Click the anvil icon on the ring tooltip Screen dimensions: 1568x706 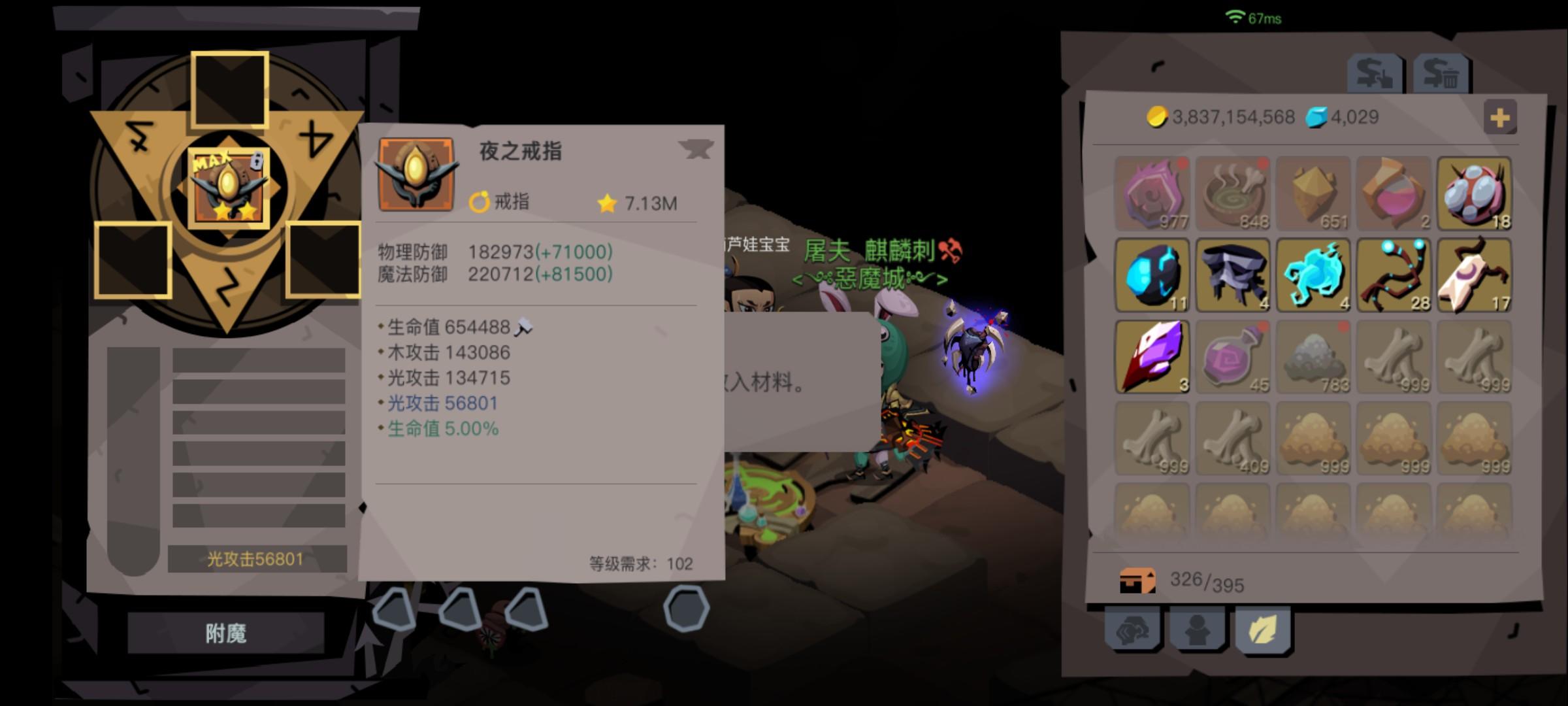pos(698,149)
